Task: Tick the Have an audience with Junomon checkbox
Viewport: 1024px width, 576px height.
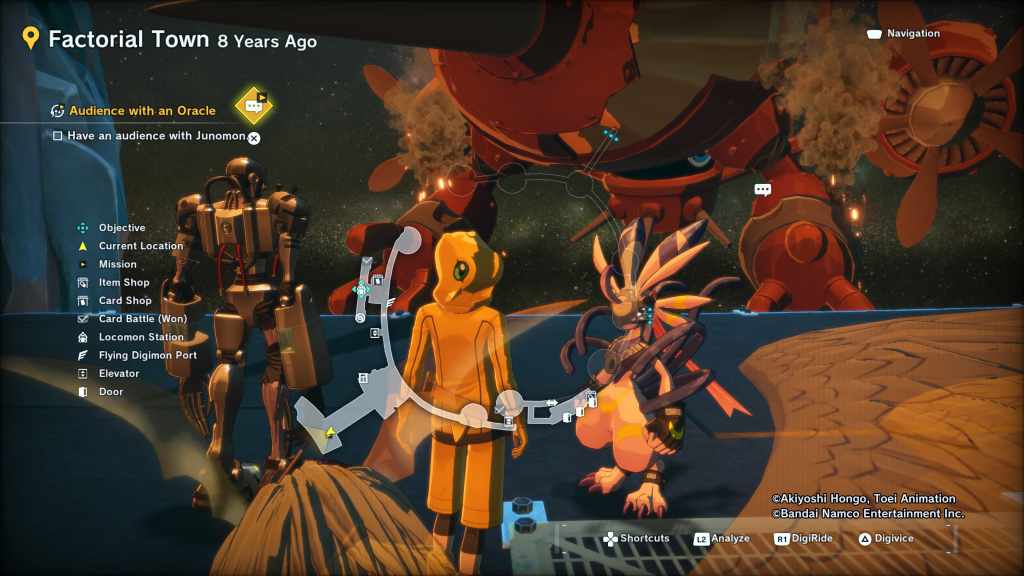Action: tap(58, 135)
